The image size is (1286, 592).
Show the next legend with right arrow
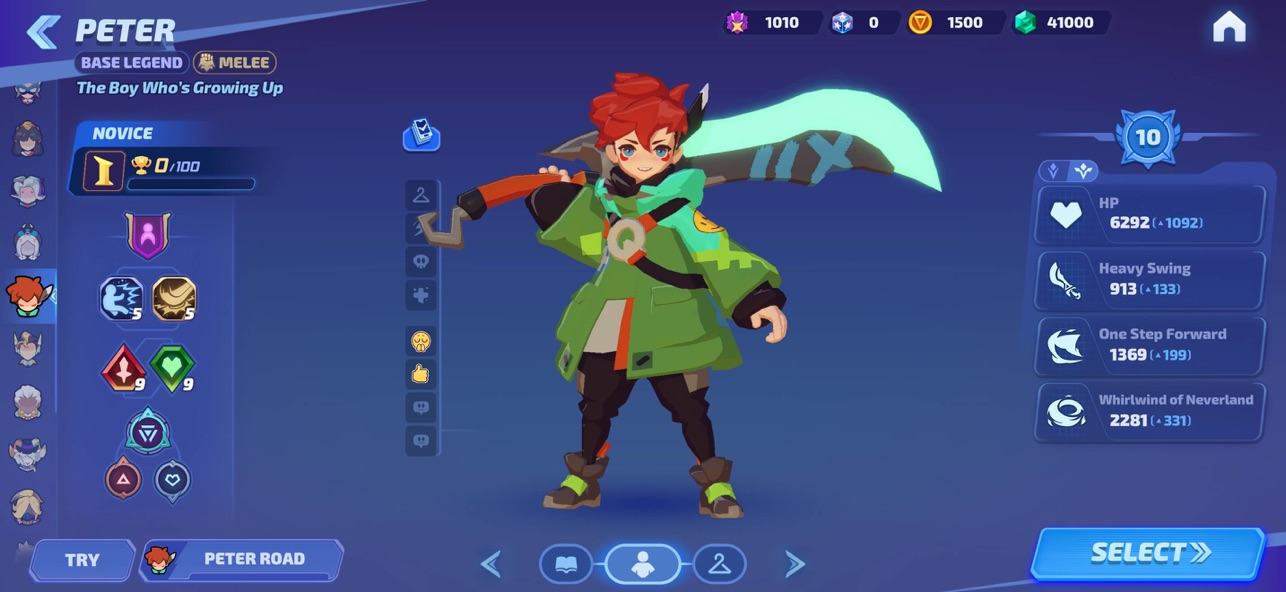point(794,565)
